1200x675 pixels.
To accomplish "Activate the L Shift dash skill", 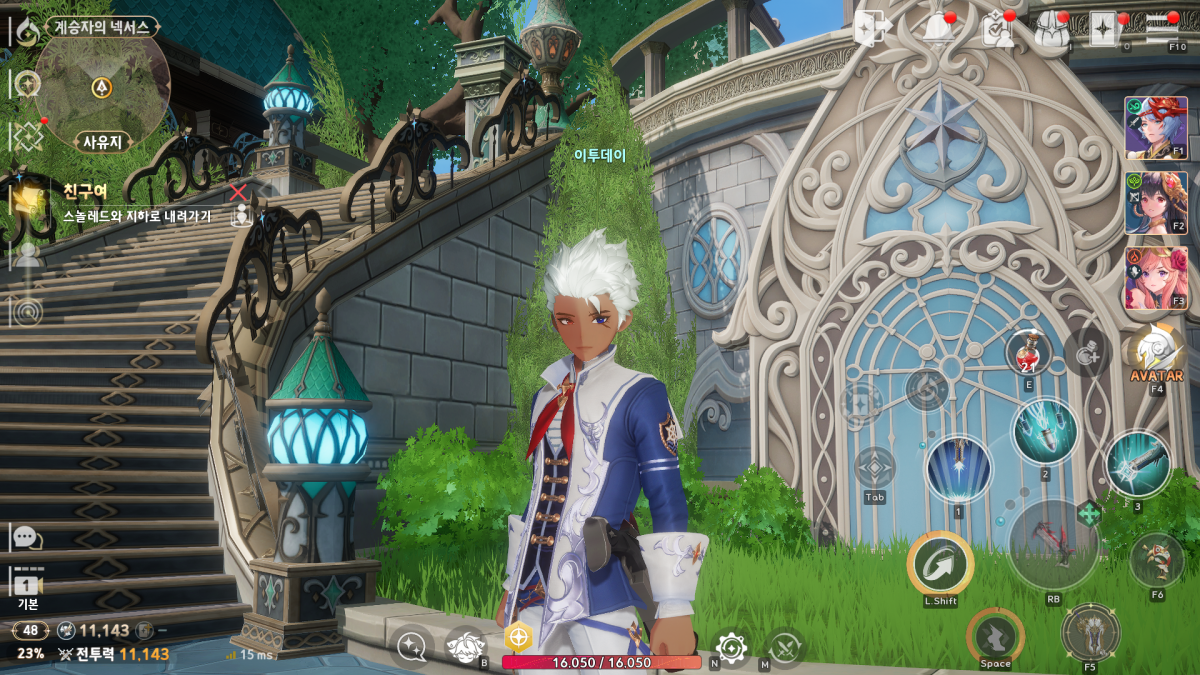I will (940, 565).
